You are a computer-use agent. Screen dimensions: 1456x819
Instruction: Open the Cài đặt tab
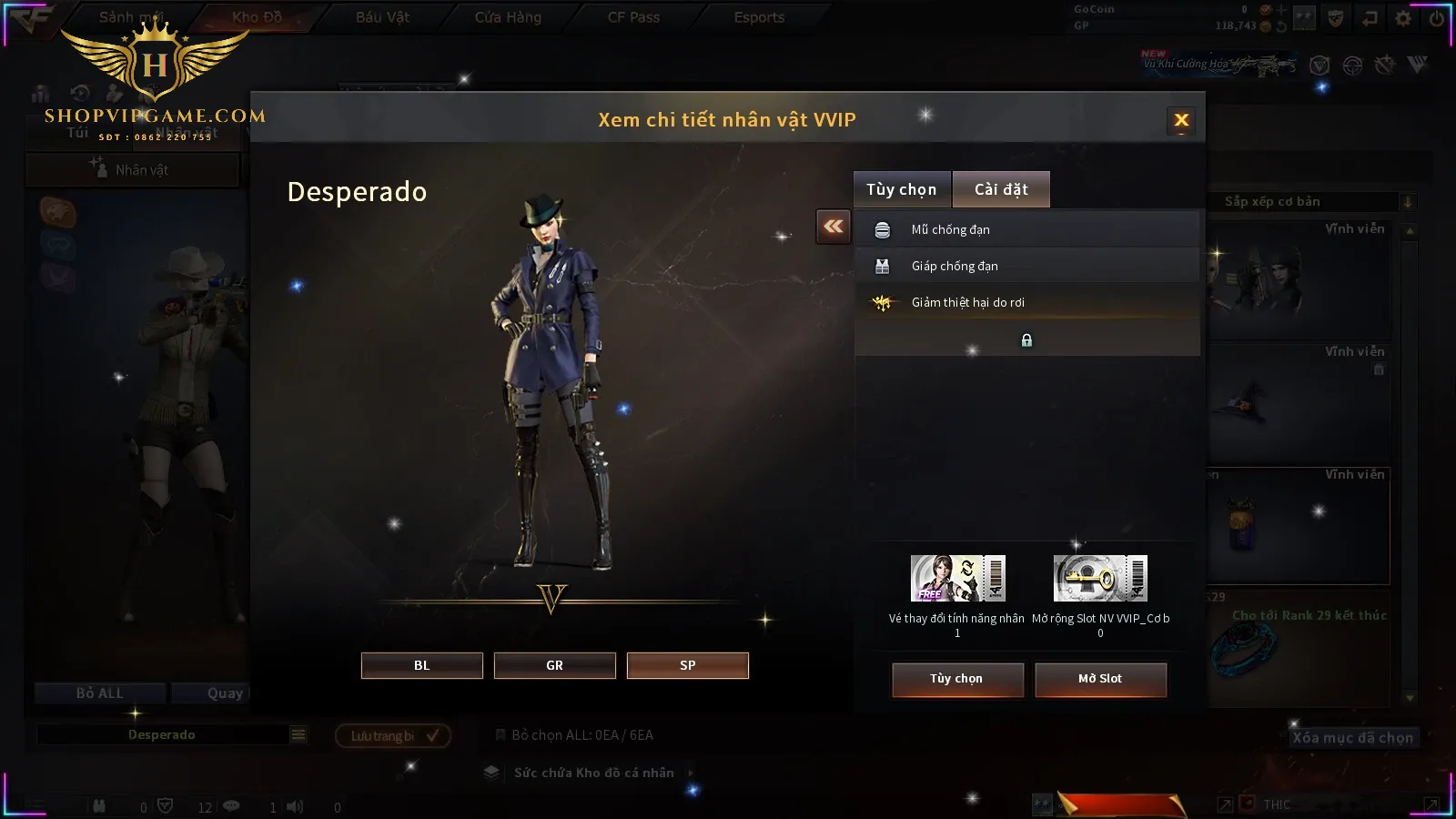[x=1001, y=189]
